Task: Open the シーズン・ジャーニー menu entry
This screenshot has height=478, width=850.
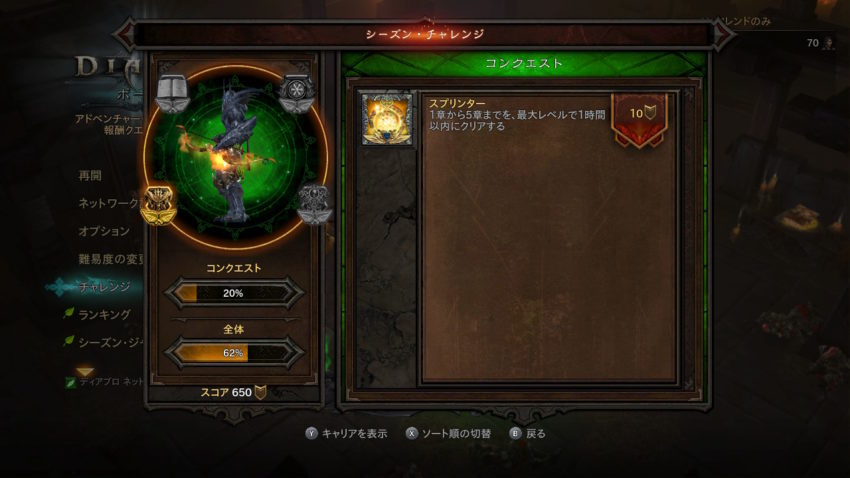Action: (x=112, y=343)
